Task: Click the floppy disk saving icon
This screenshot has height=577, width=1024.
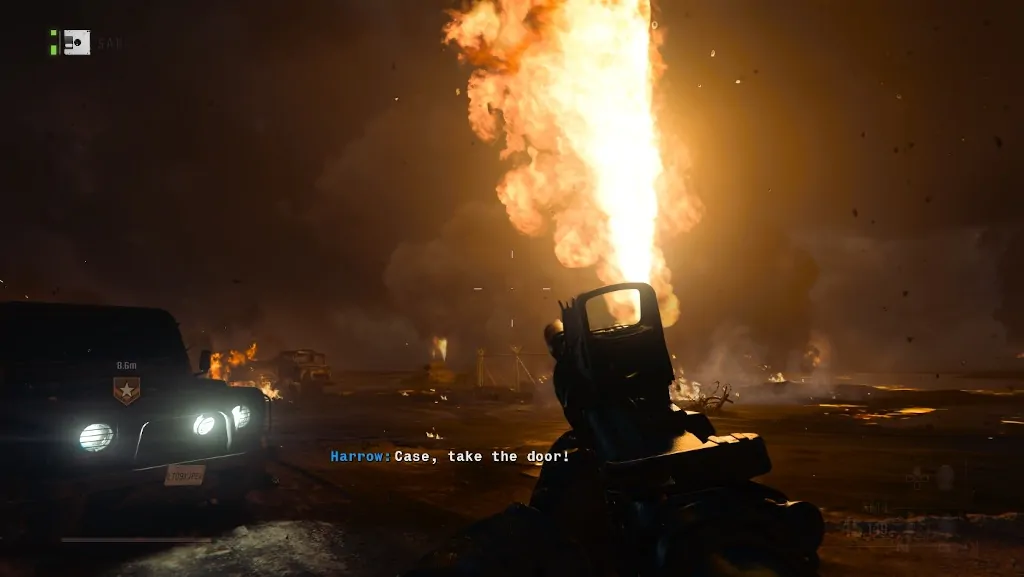Action: pos(76,42)
